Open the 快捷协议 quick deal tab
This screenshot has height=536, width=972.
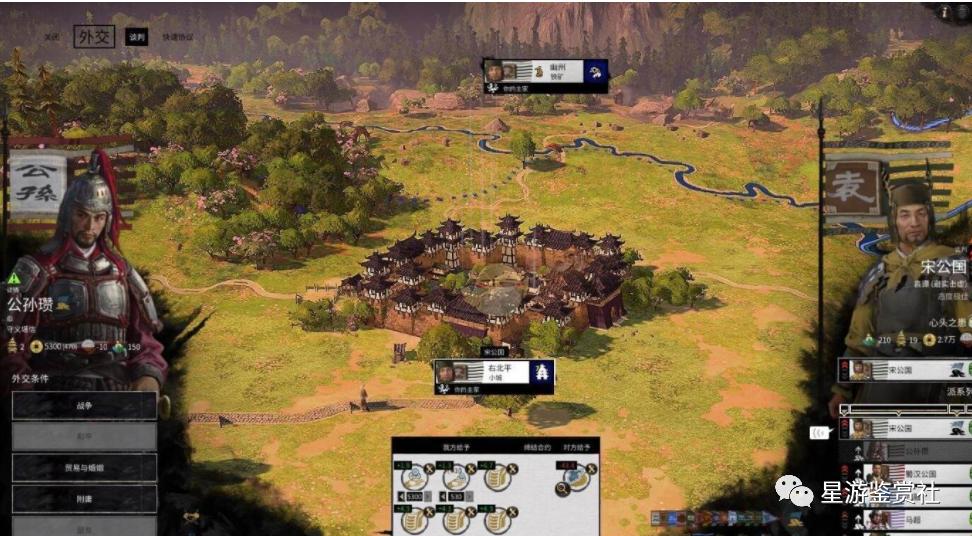[x=176, y=38]
